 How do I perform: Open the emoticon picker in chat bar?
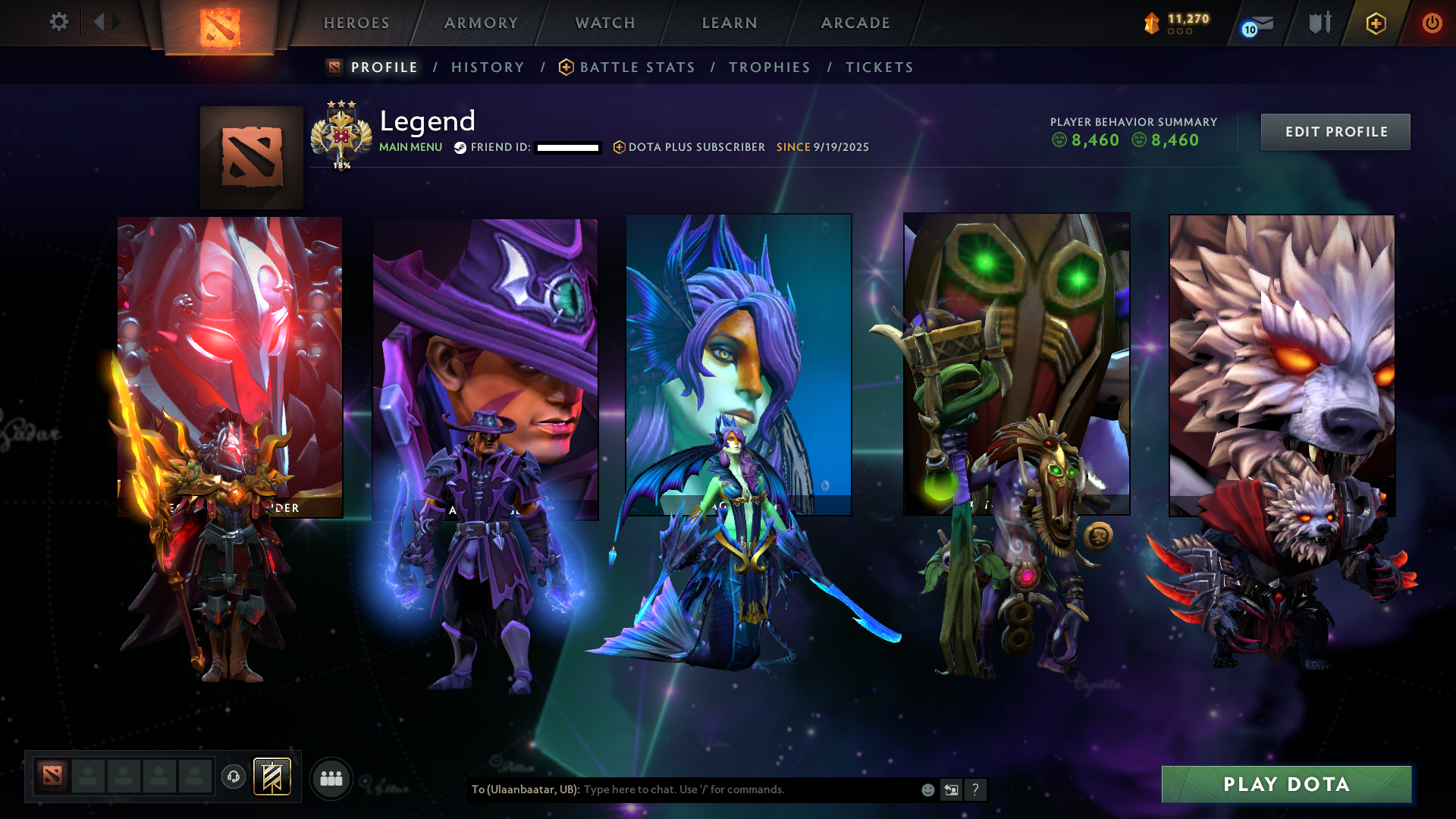(x=927, y=789)
